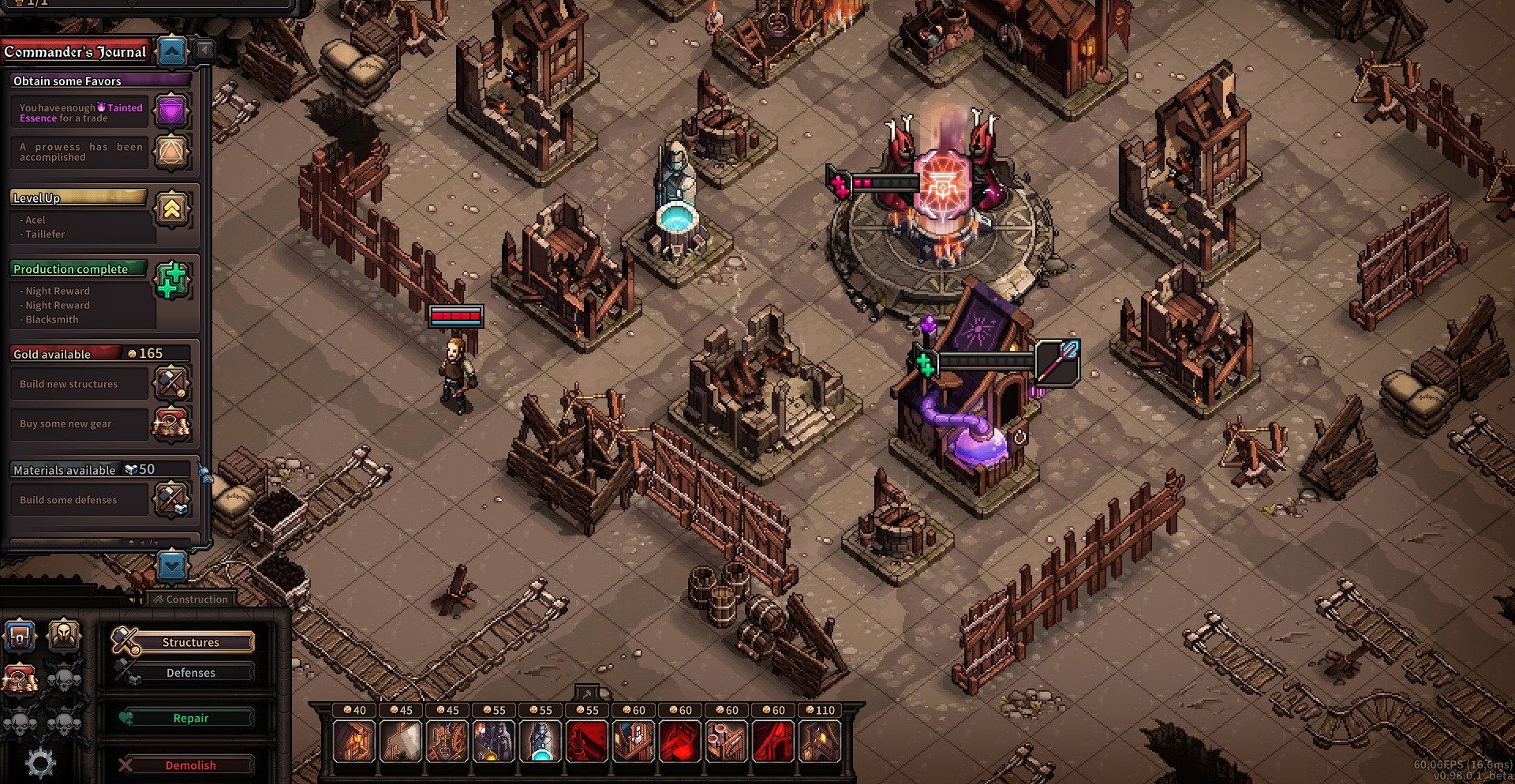Click the Build some defenses icon
This screenshot has height=784, width=1515.
171,499
